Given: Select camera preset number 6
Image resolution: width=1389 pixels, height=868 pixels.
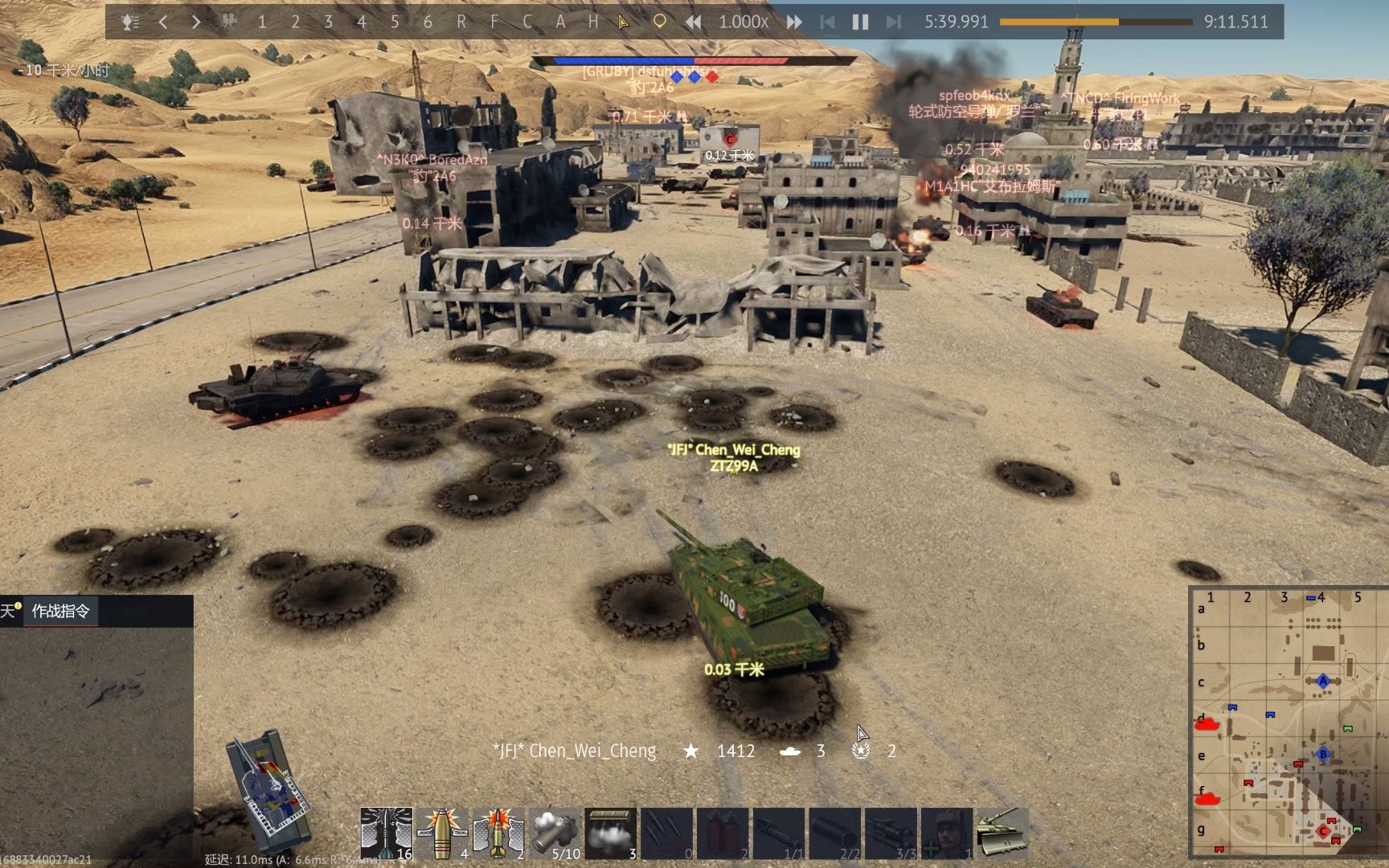Looking at the screenshot, I should pos(428,22).
